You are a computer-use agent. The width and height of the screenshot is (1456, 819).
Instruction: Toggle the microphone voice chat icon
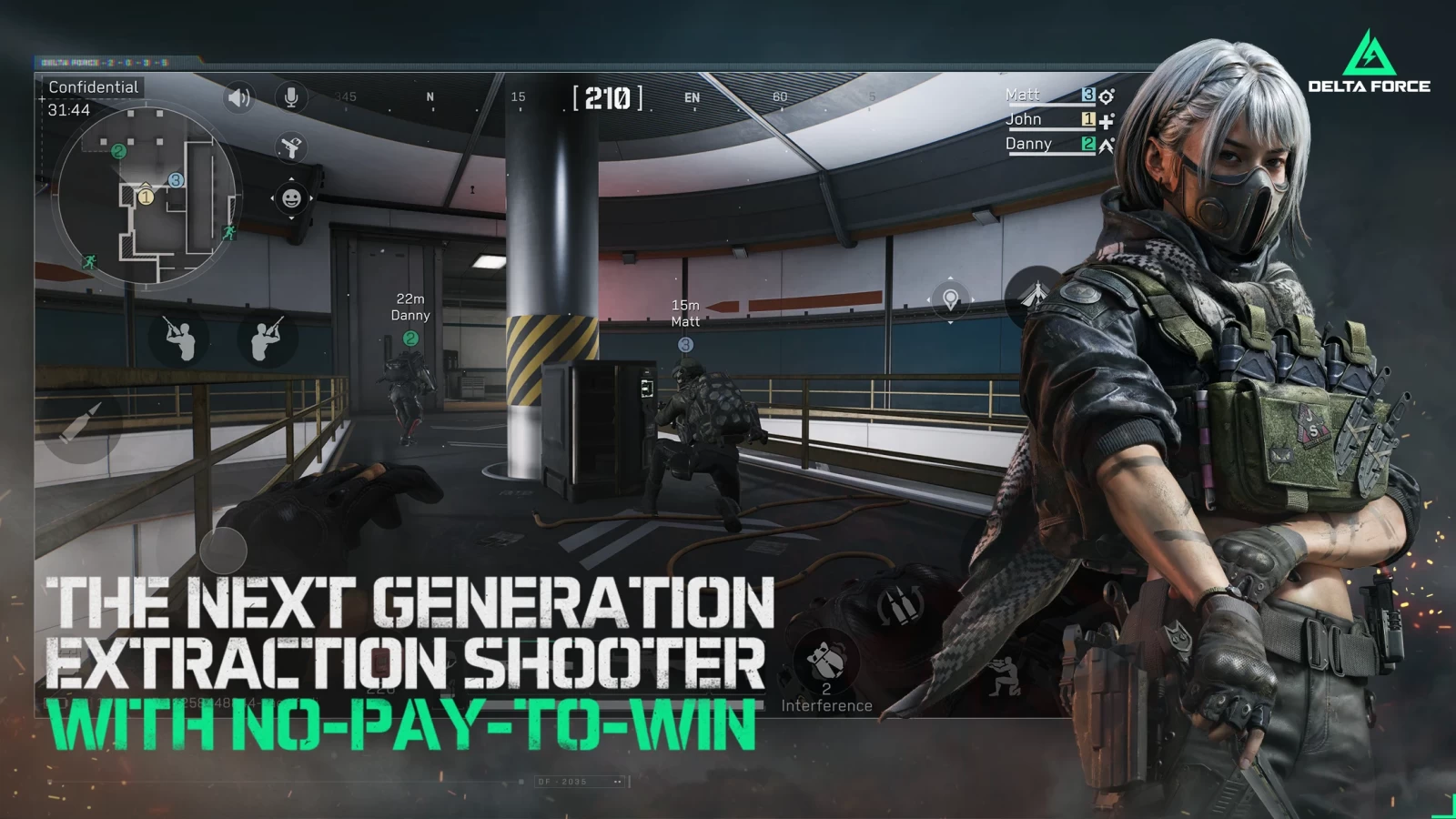291,97
